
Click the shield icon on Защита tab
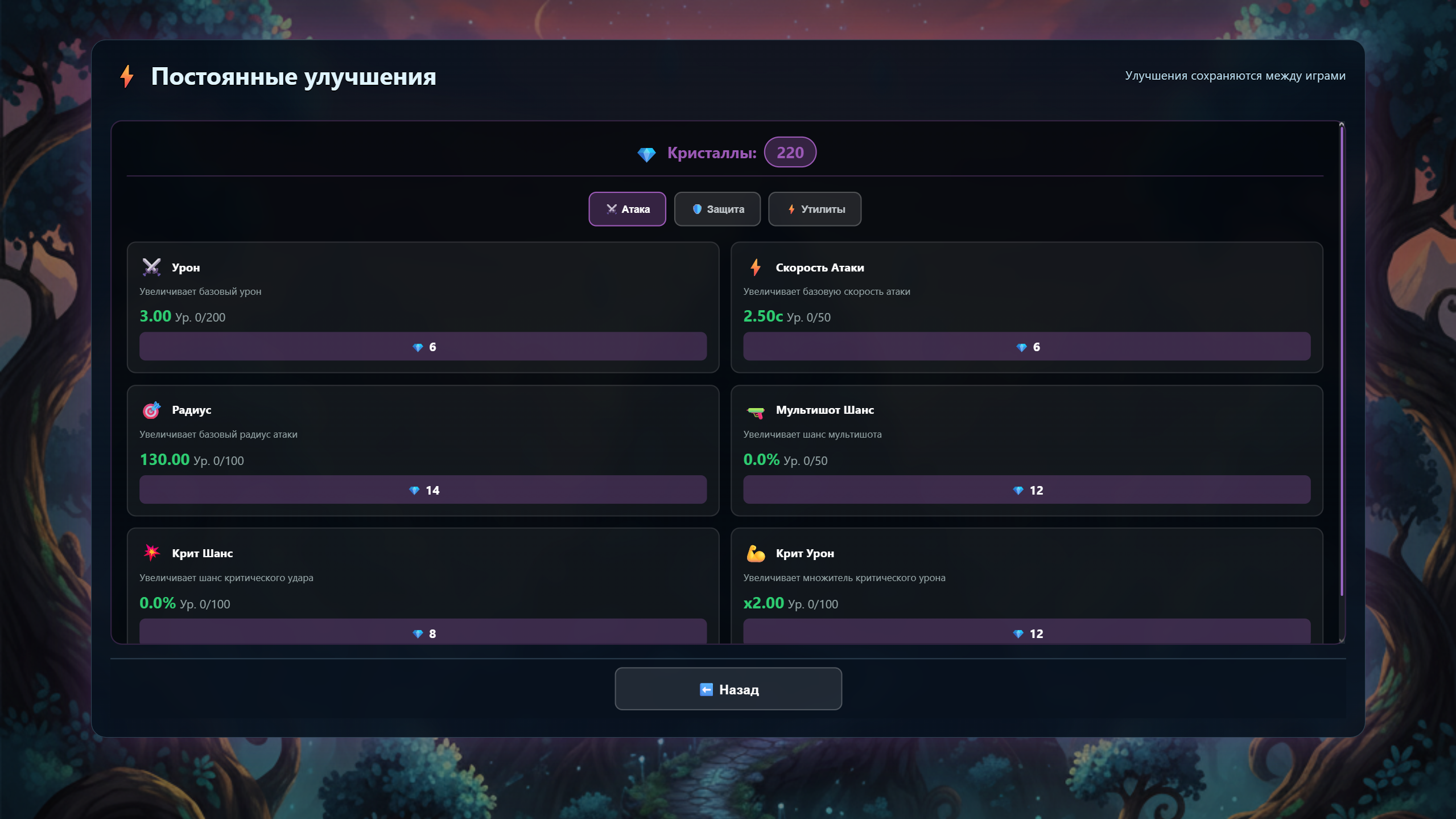coord(698,209)
